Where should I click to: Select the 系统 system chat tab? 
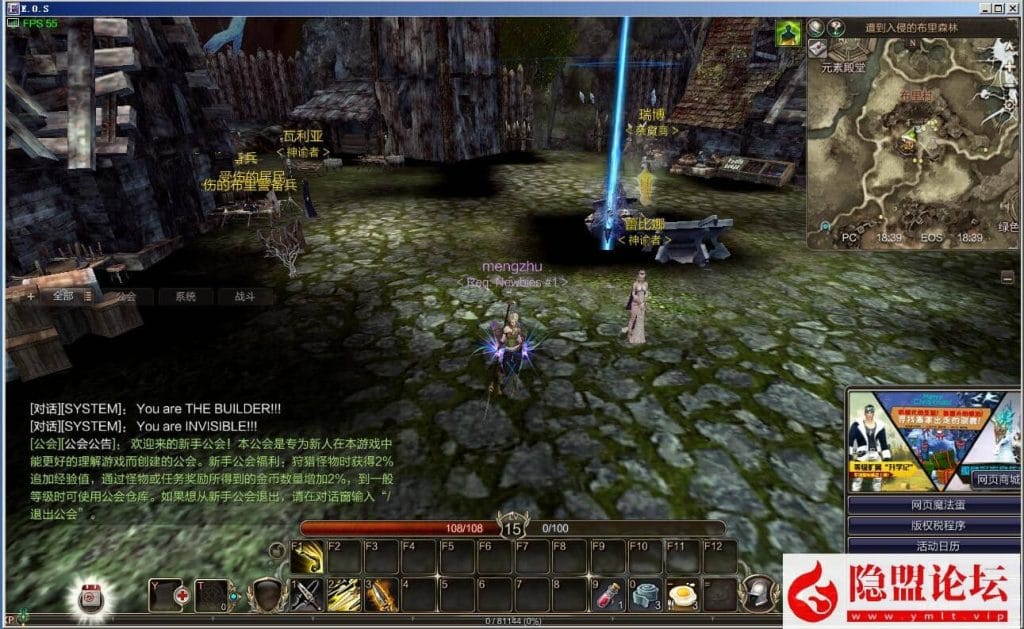(x=185, y=296)
